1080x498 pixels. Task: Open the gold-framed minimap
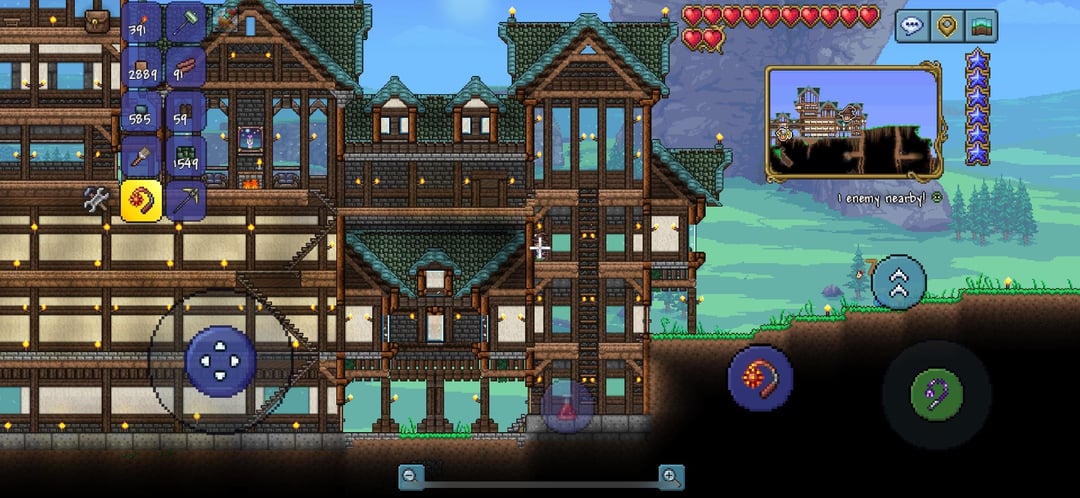853,122
